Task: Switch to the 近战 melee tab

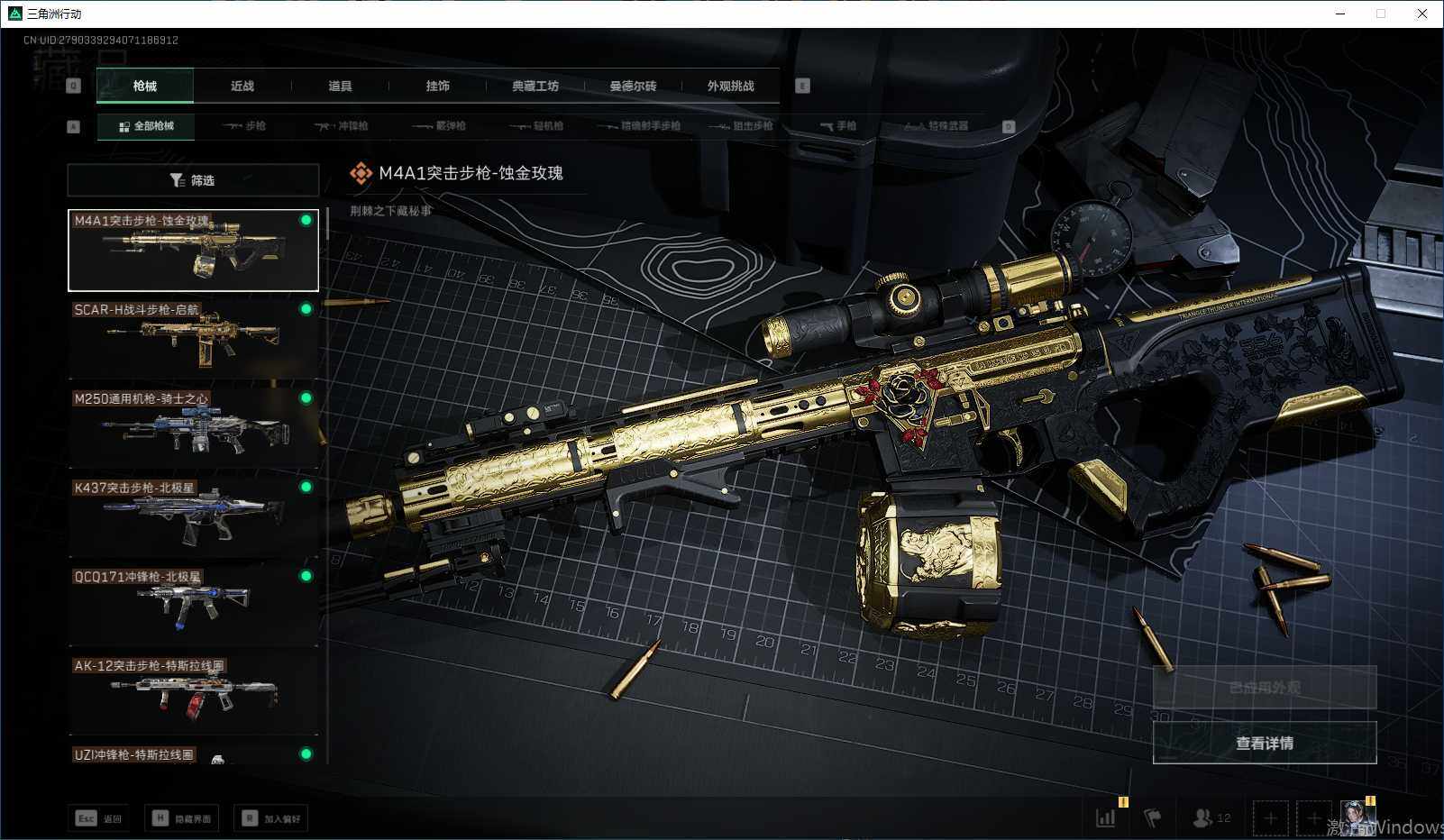Action: 242,87
